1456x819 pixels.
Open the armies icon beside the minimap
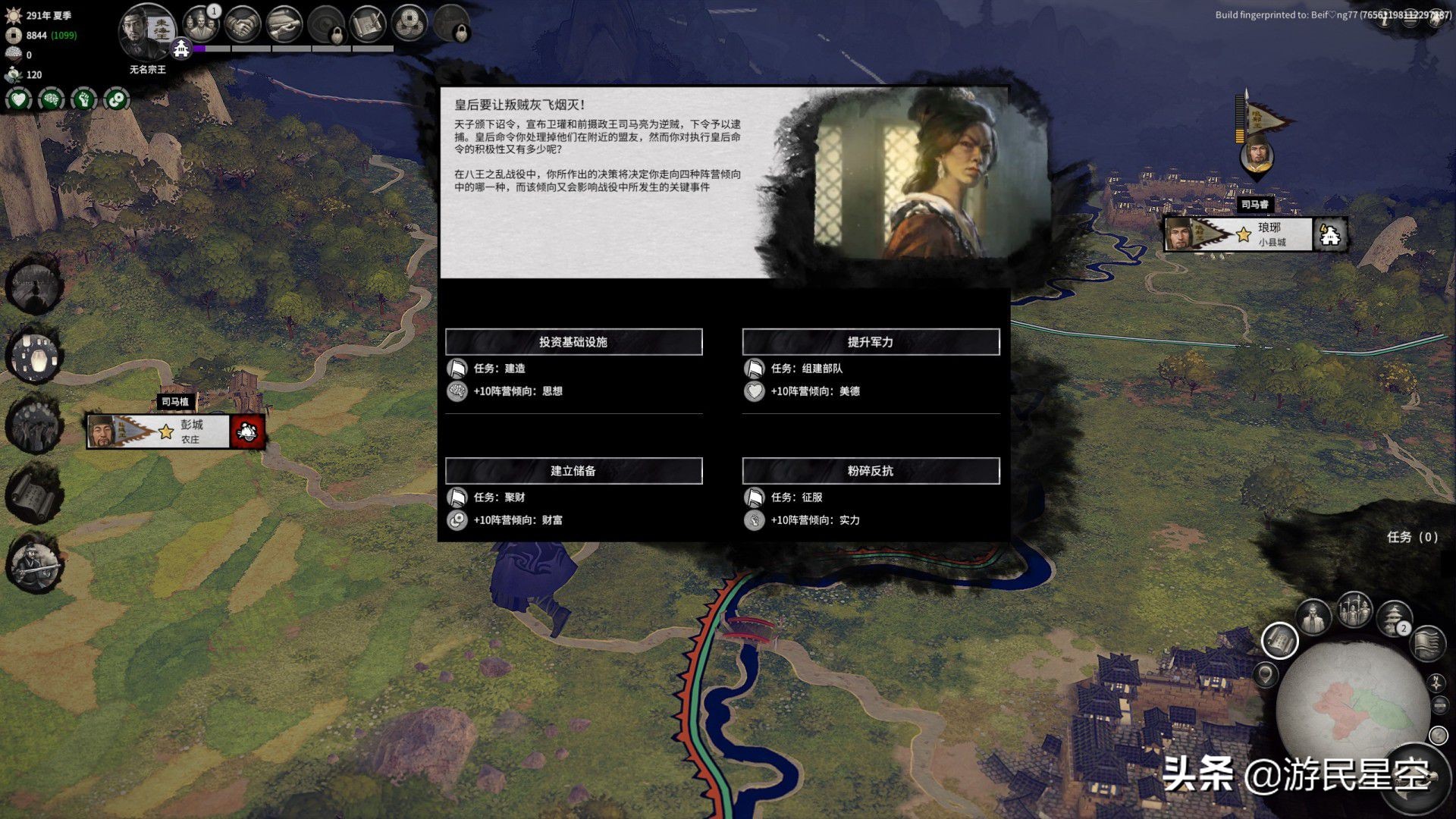click(1353, 610)
